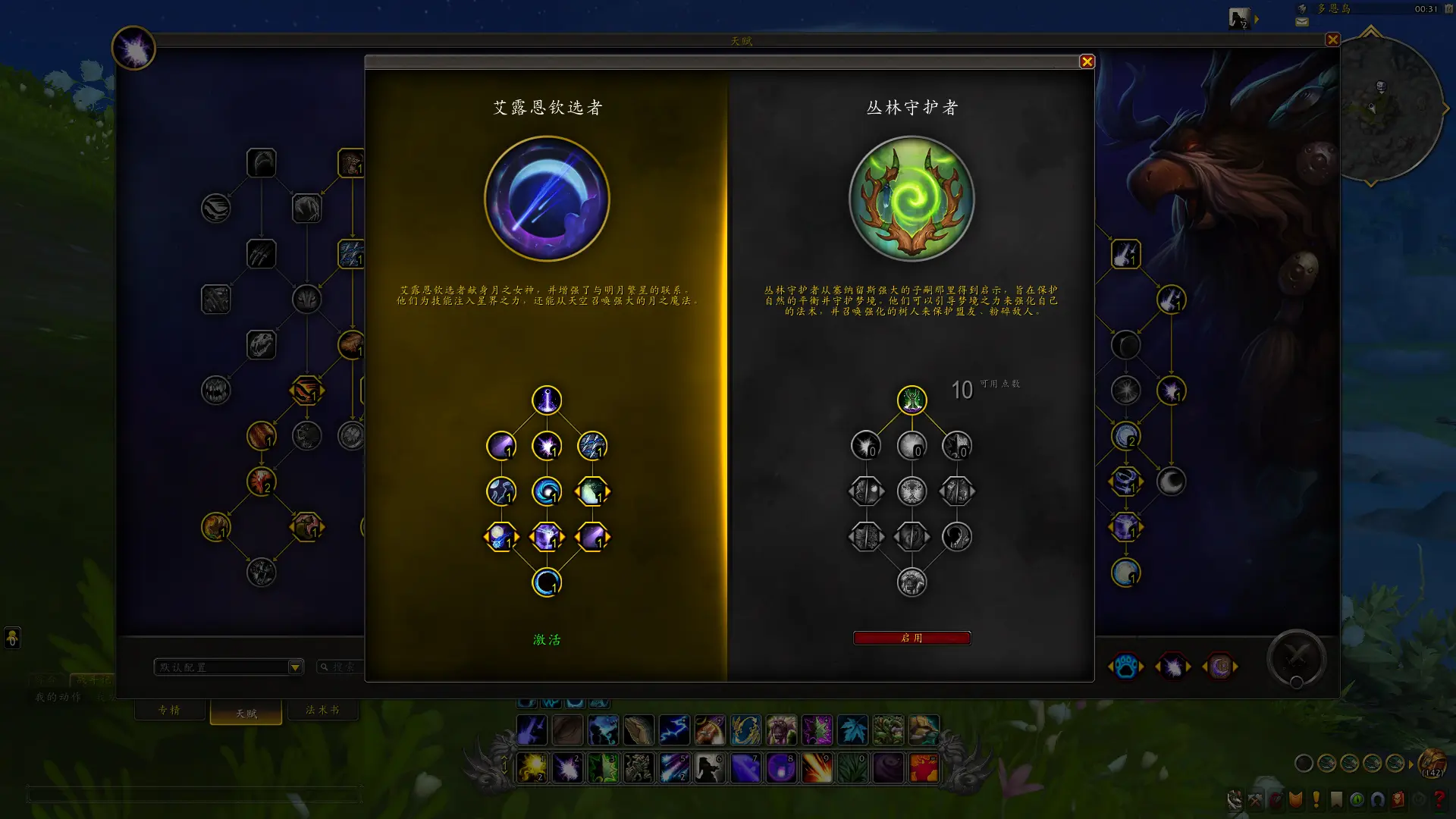The height and width of the screenshot is (819, 1456).
Task: Switch to the 天赋 tab
Action: [x=246, y=714]
